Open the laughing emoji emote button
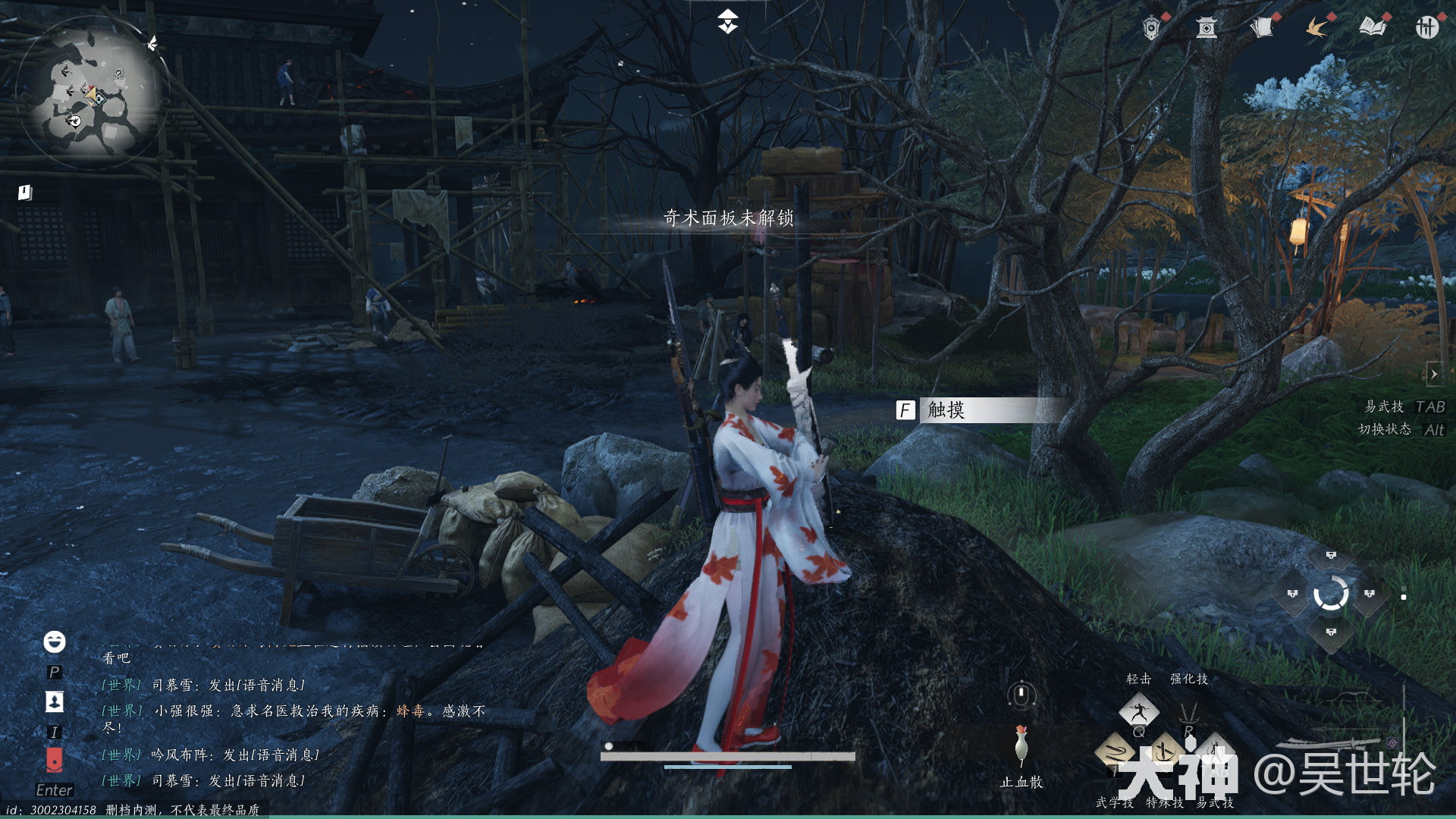Viewport: 1456px width, 819px height. click(x=54, y=642)
